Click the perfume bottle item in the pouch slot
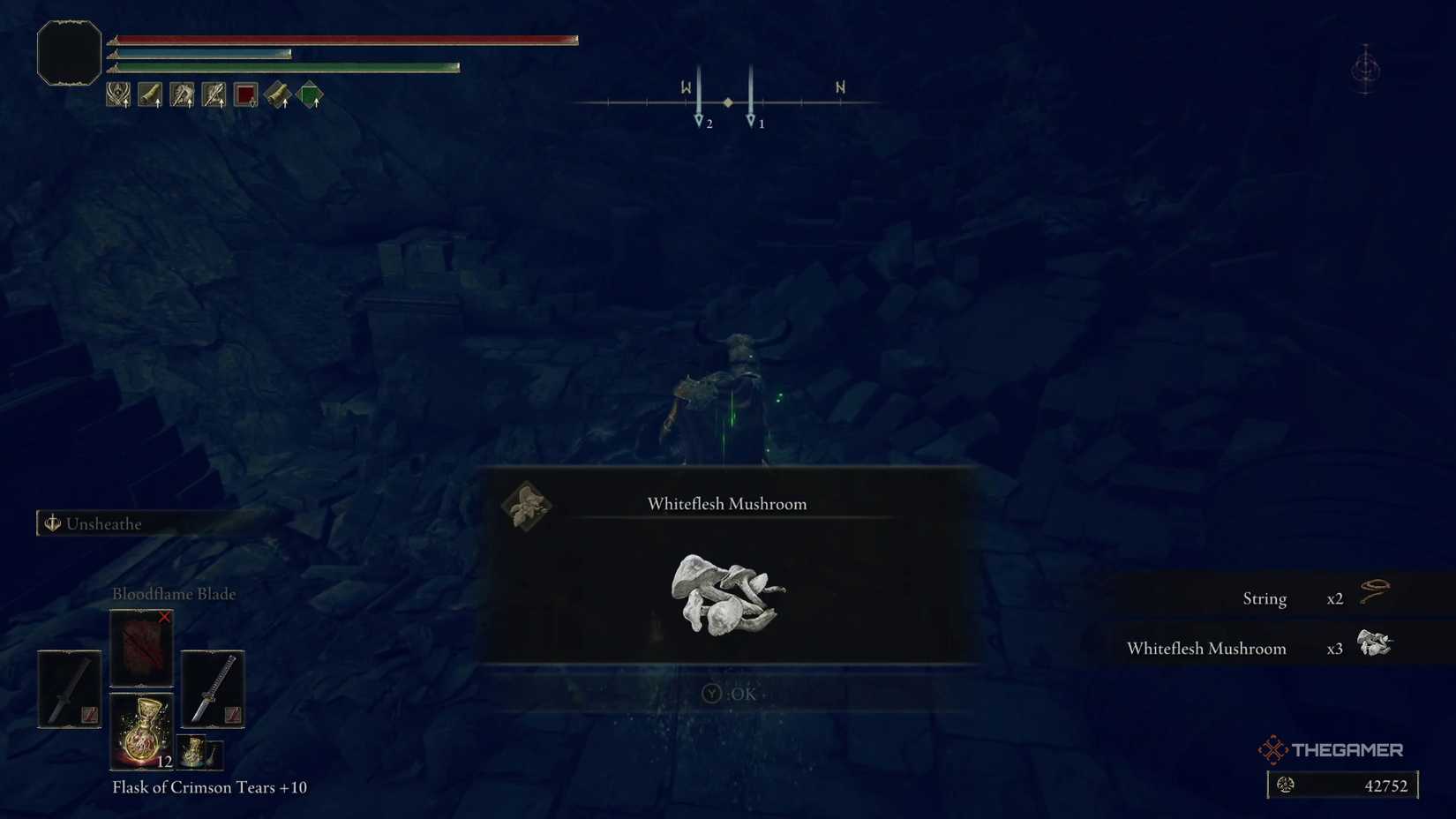This screenshot has width=1456, height=819. [x=199, y=753]
